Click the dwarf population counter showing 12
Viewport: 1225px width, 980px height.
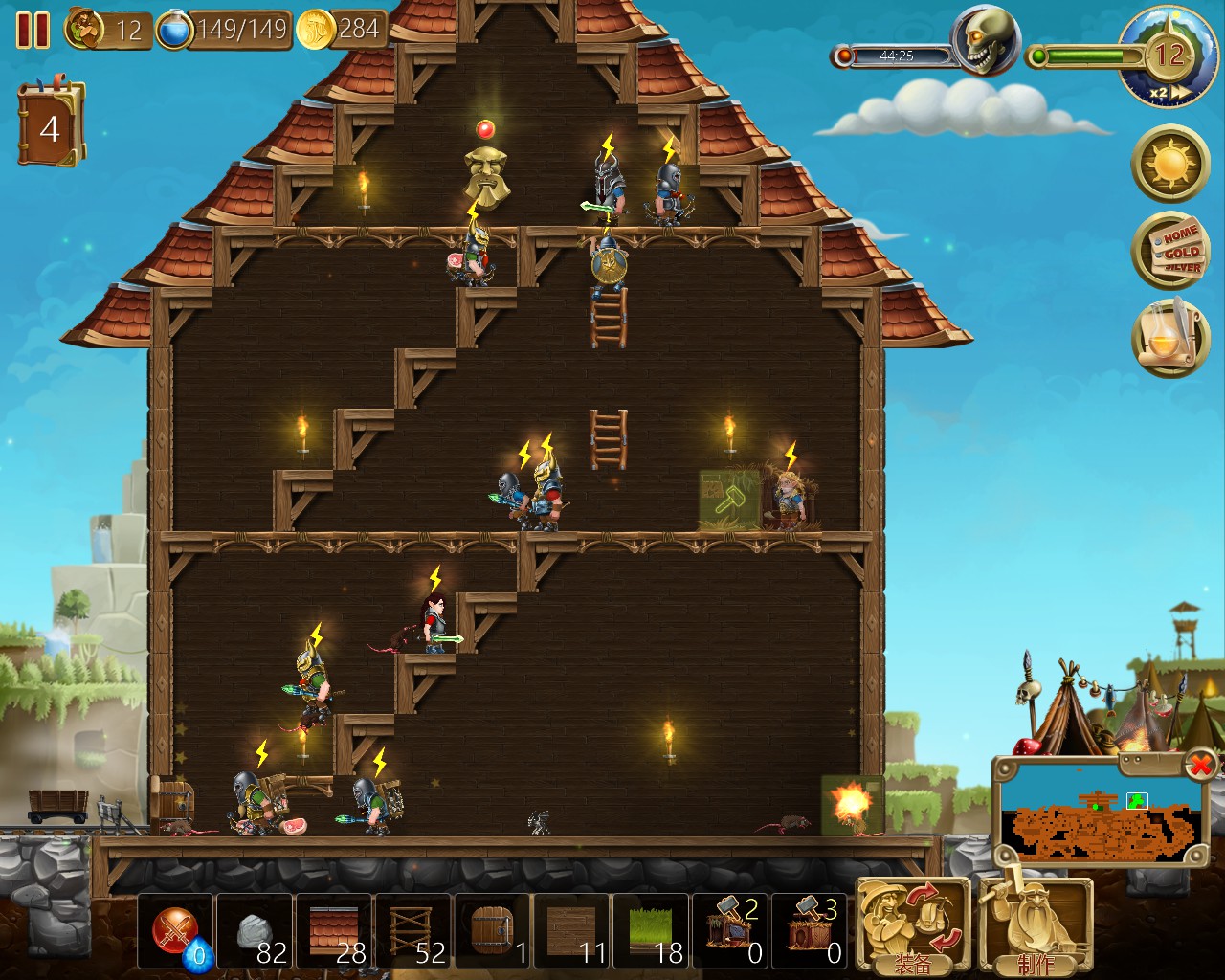click(x=103, y=30)
